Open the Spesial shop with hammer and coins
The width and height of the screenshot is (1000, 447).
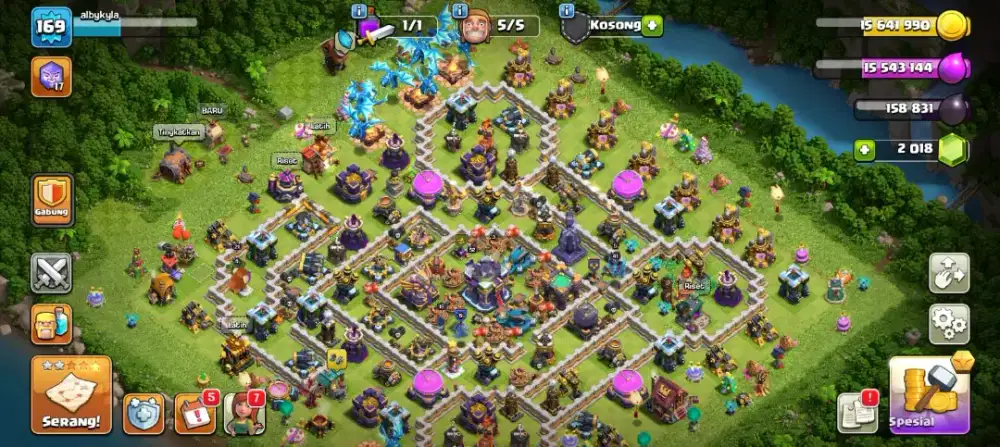pos(929,396)
